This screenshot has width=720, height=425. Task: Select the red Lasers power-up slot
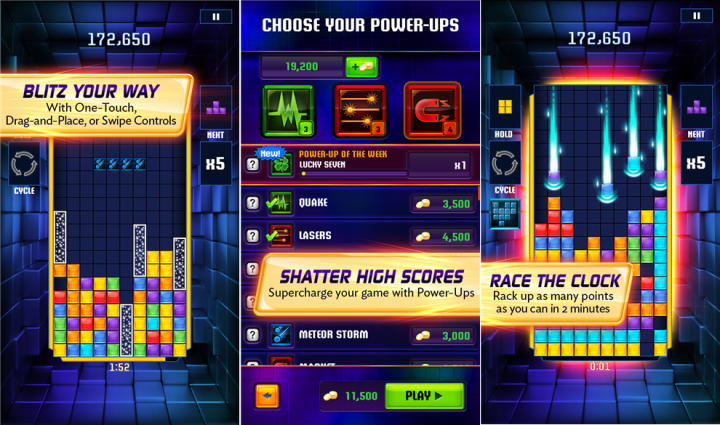tap(360, 110)
